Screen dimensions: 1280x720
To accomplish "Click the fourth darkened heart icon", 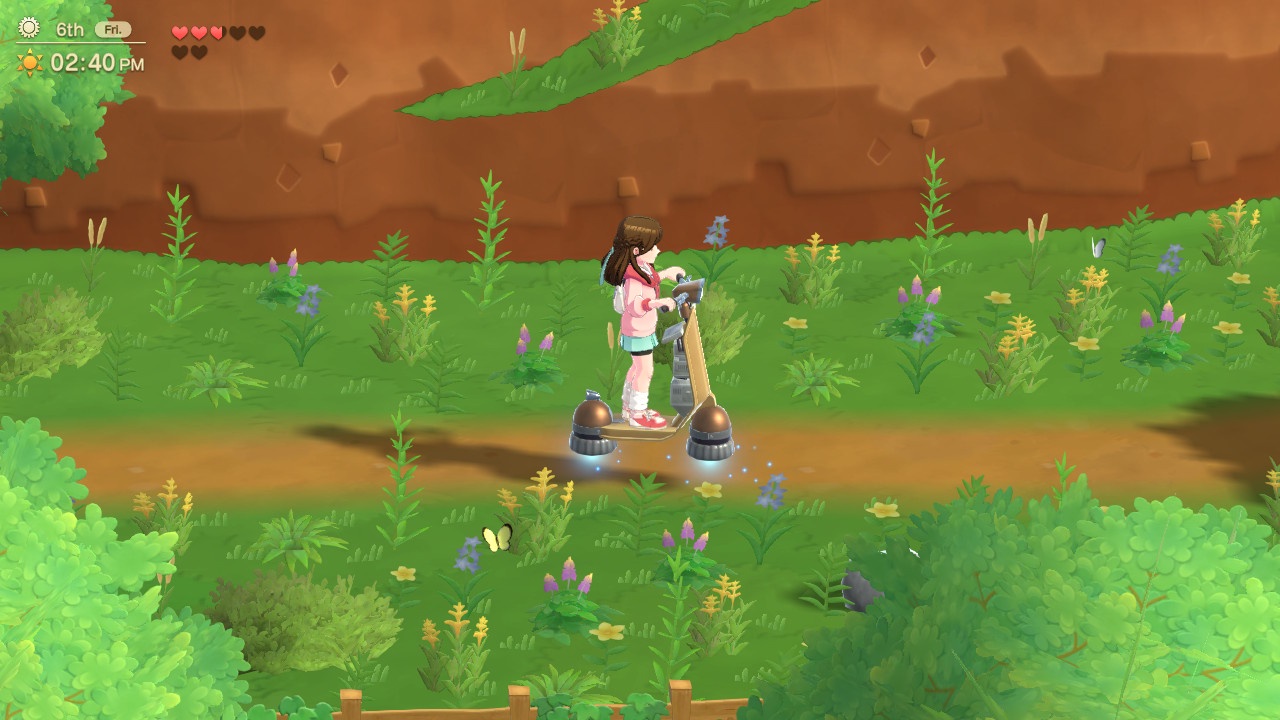I will [238, 33].
